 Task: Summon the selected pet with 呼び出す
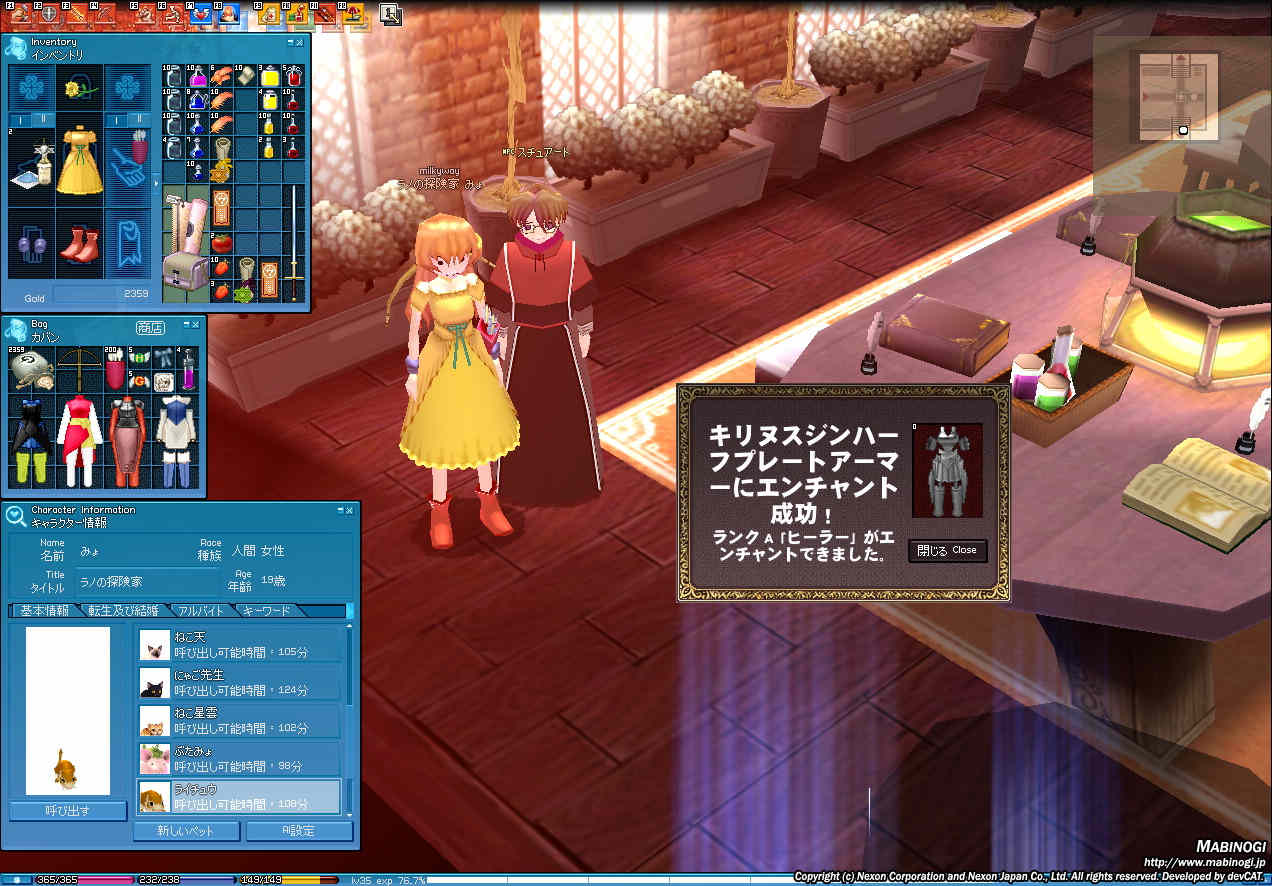pos(67,810)
